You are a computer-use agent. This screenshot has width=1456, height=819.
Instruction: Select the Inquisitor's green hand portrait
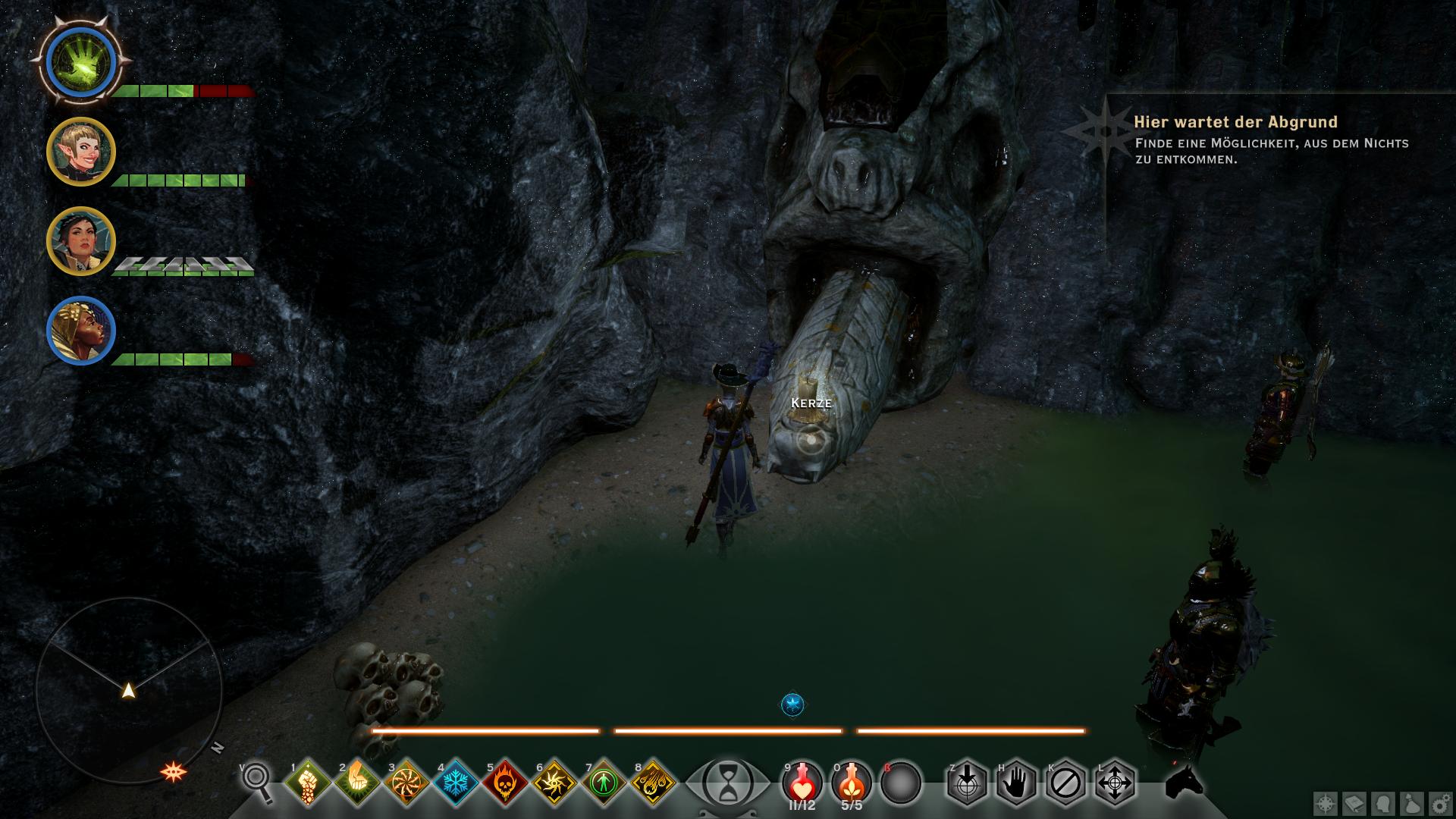pyautogui.click(x=80, y=62)
